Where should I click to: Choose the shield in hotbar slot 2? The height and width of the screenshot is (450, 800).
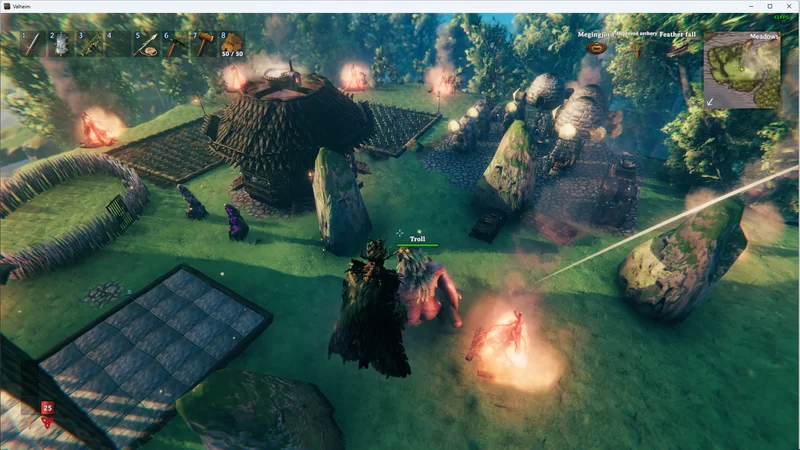[x=60, y=43]
